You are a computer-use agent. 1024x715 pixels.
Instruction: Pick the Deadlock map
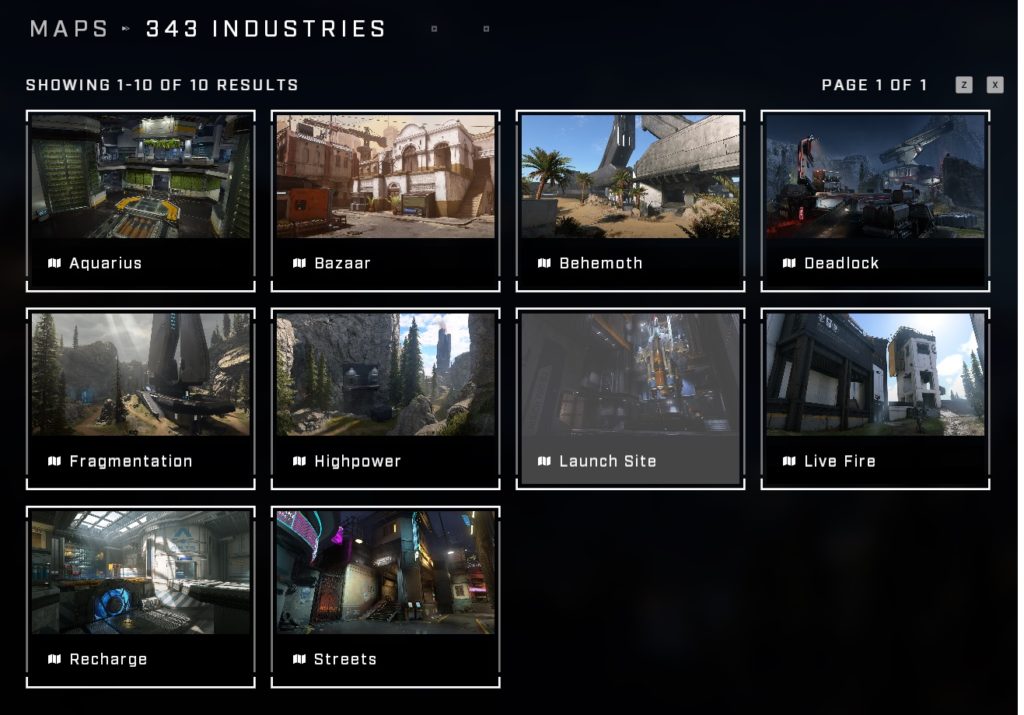[875, 200]
